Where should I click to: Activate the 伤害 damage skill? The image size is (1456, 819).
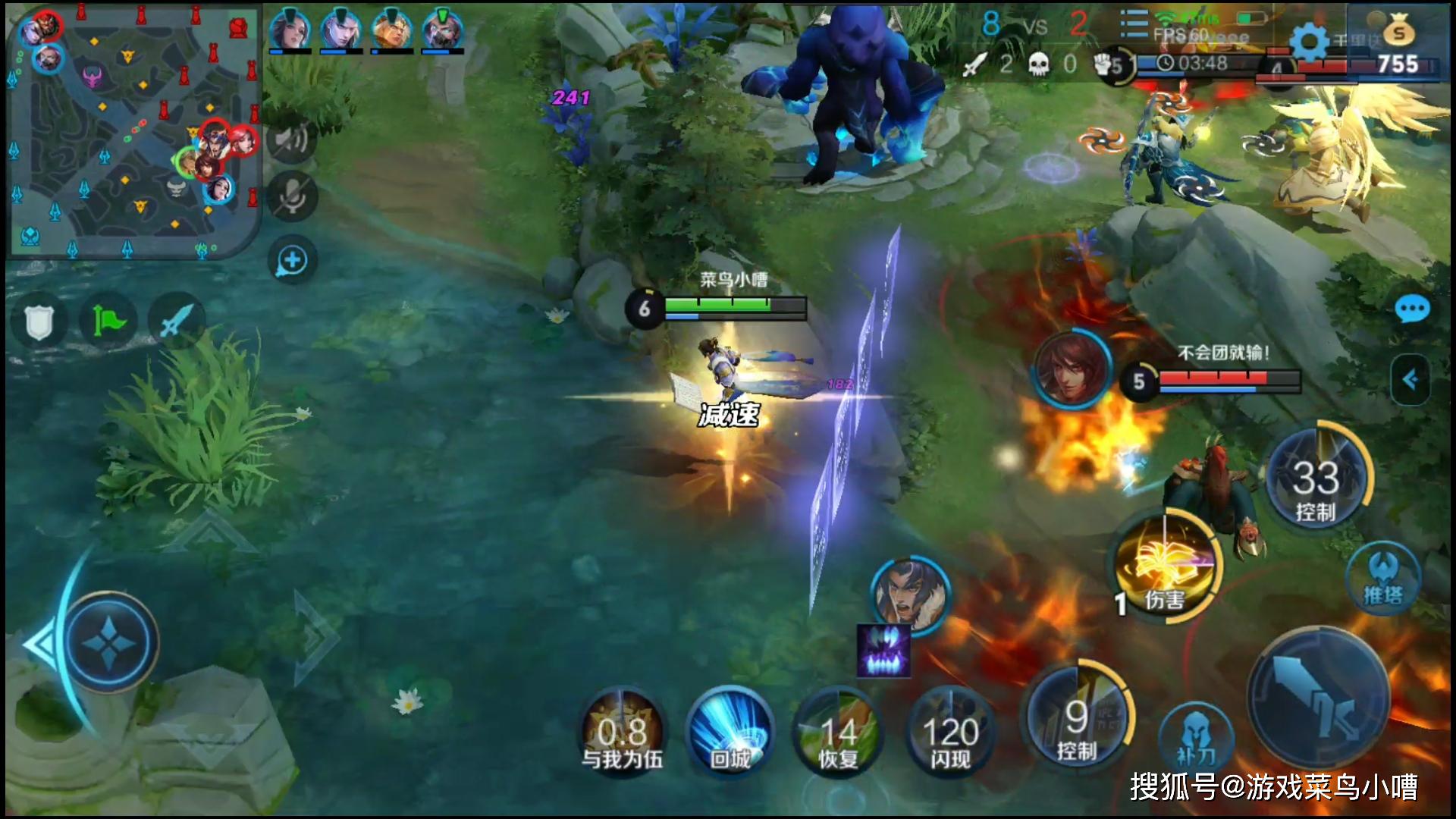click(x=1166, y=569)
